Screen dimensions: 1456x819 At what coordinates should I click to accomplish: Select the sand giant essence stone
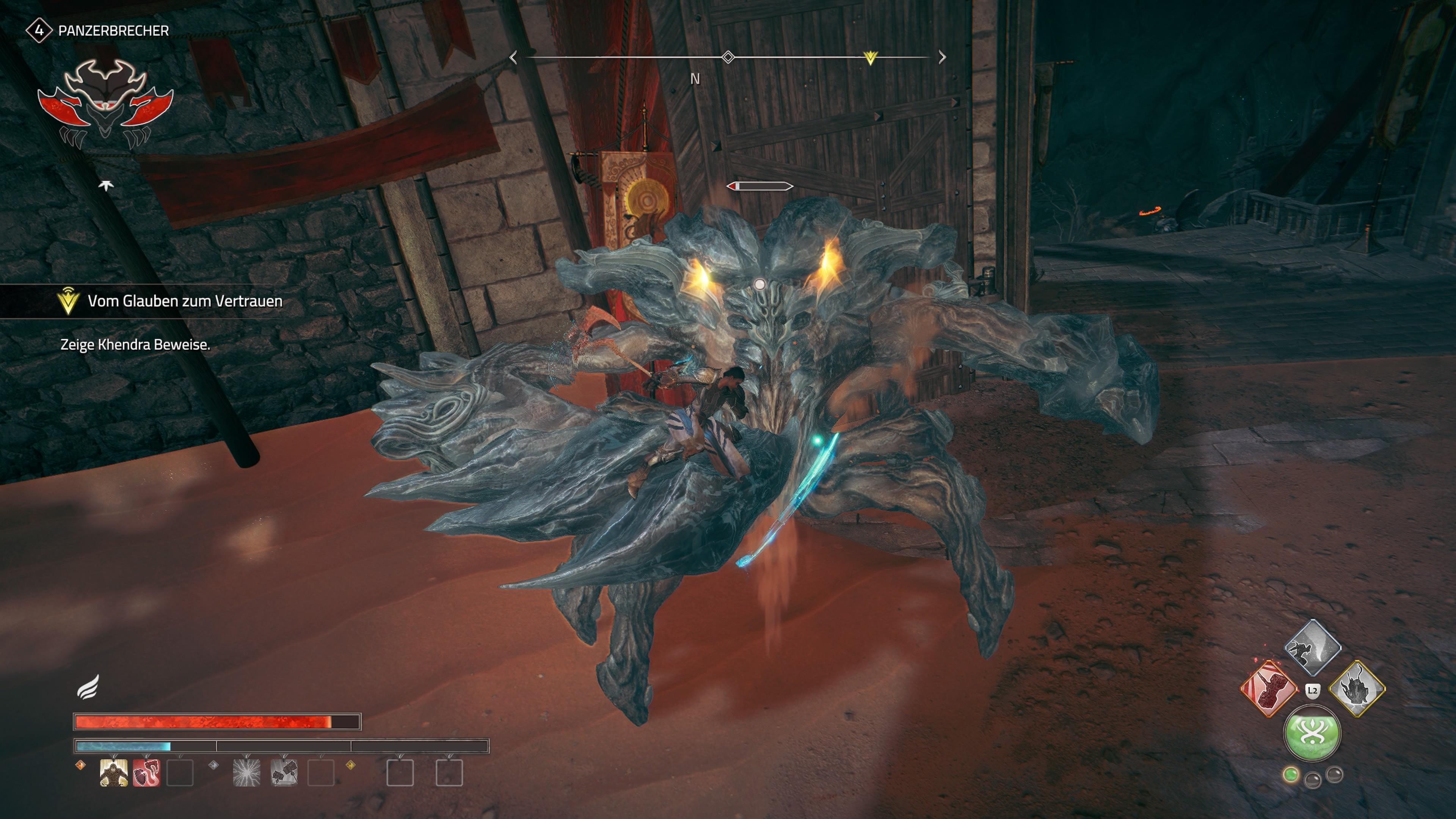click(x=113, y=772)
